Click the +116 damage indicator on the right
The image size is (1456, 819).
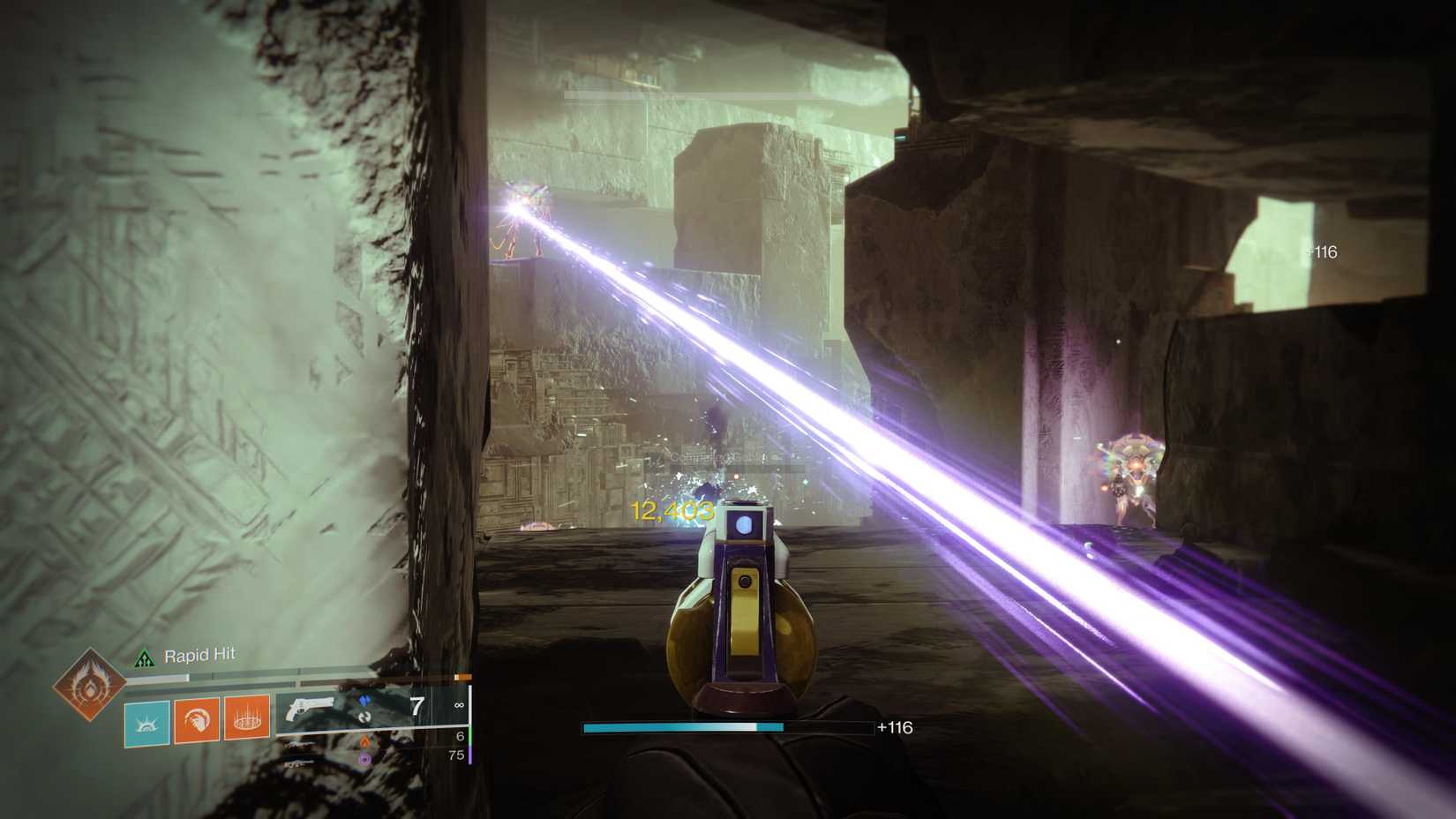pos(1323,252)
